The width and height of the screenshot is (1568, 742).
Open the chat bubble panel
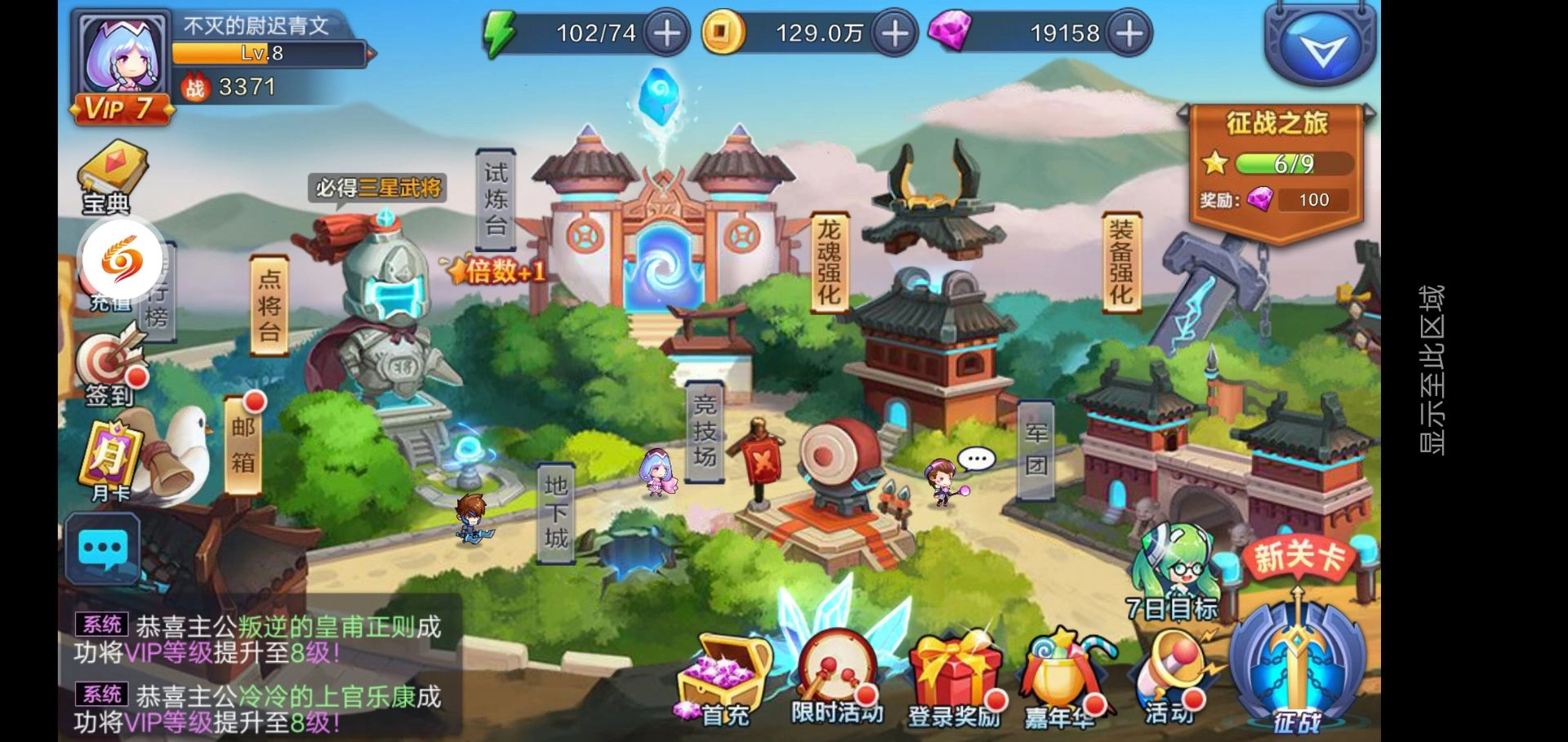pos(102,549)
